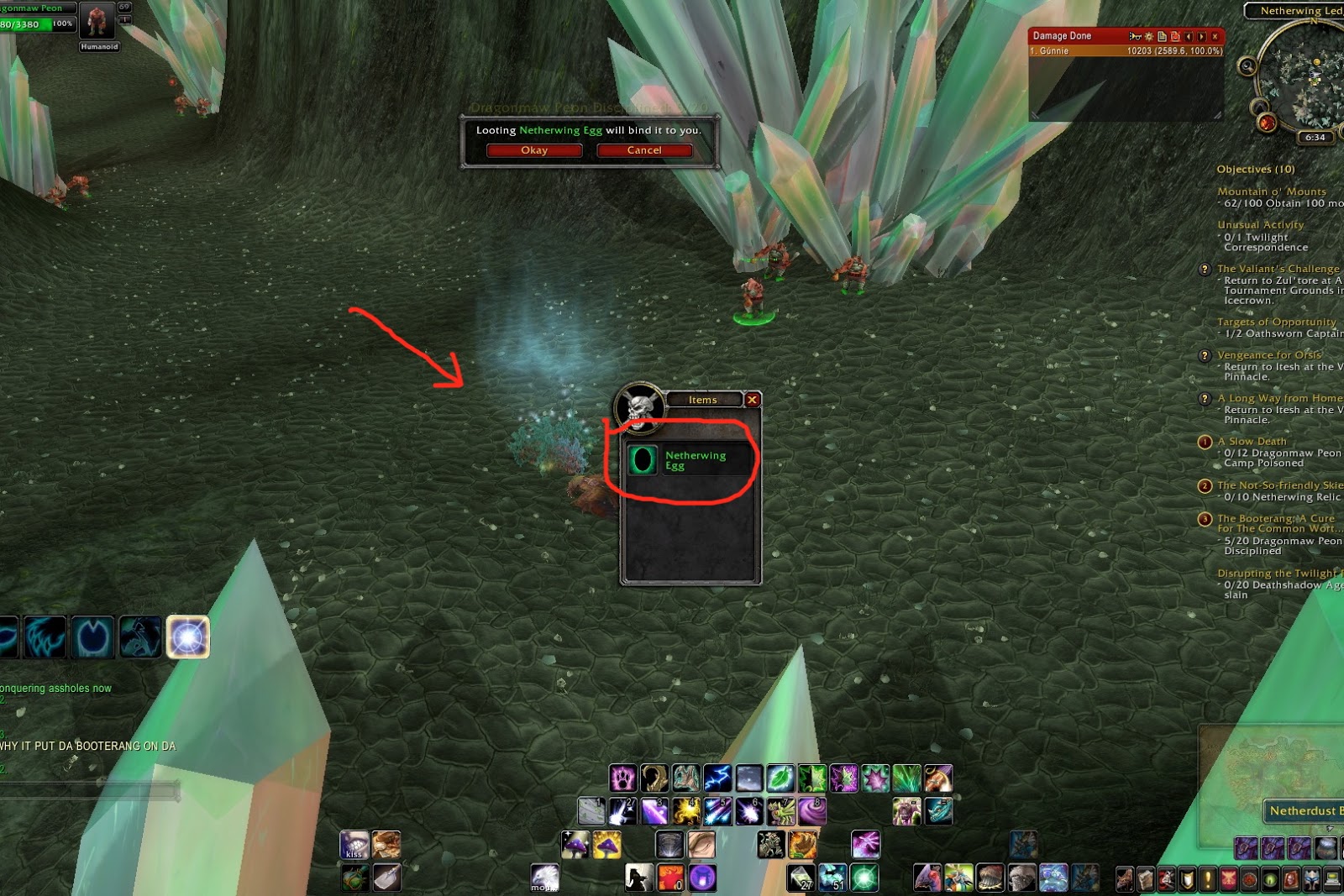Select the Wild Mushroom spell icon

(x=576, y=846)
